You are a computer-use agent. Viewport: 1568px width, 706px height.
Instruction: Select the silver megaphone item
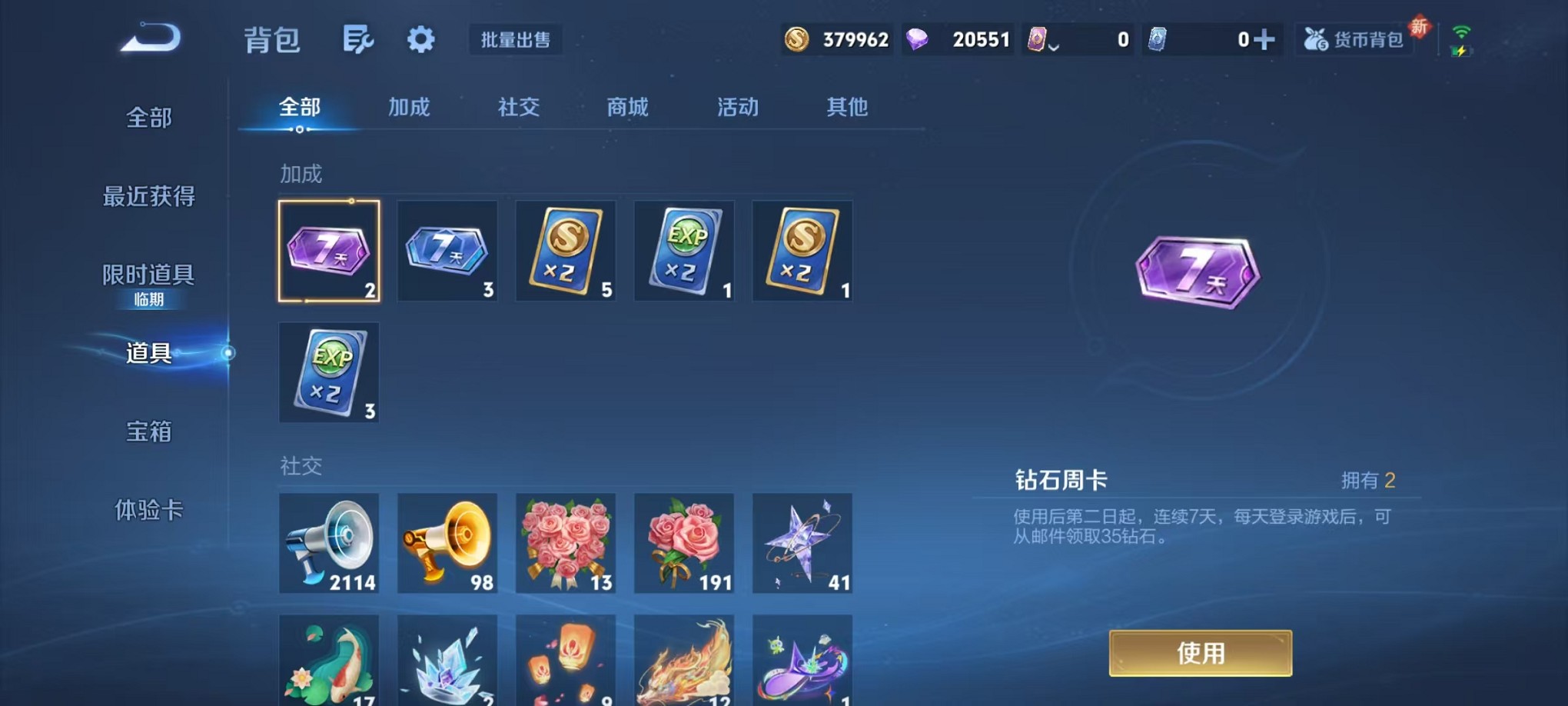[x=329, y=543]
